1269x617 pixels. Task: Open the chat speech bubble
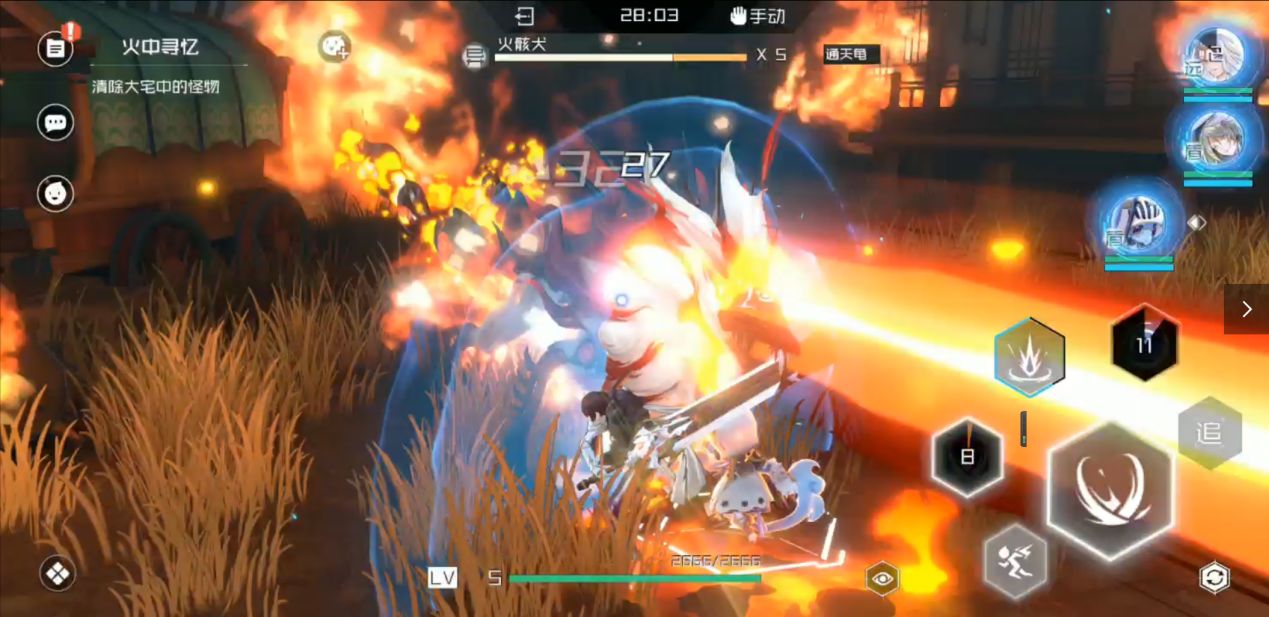[56, 123]
